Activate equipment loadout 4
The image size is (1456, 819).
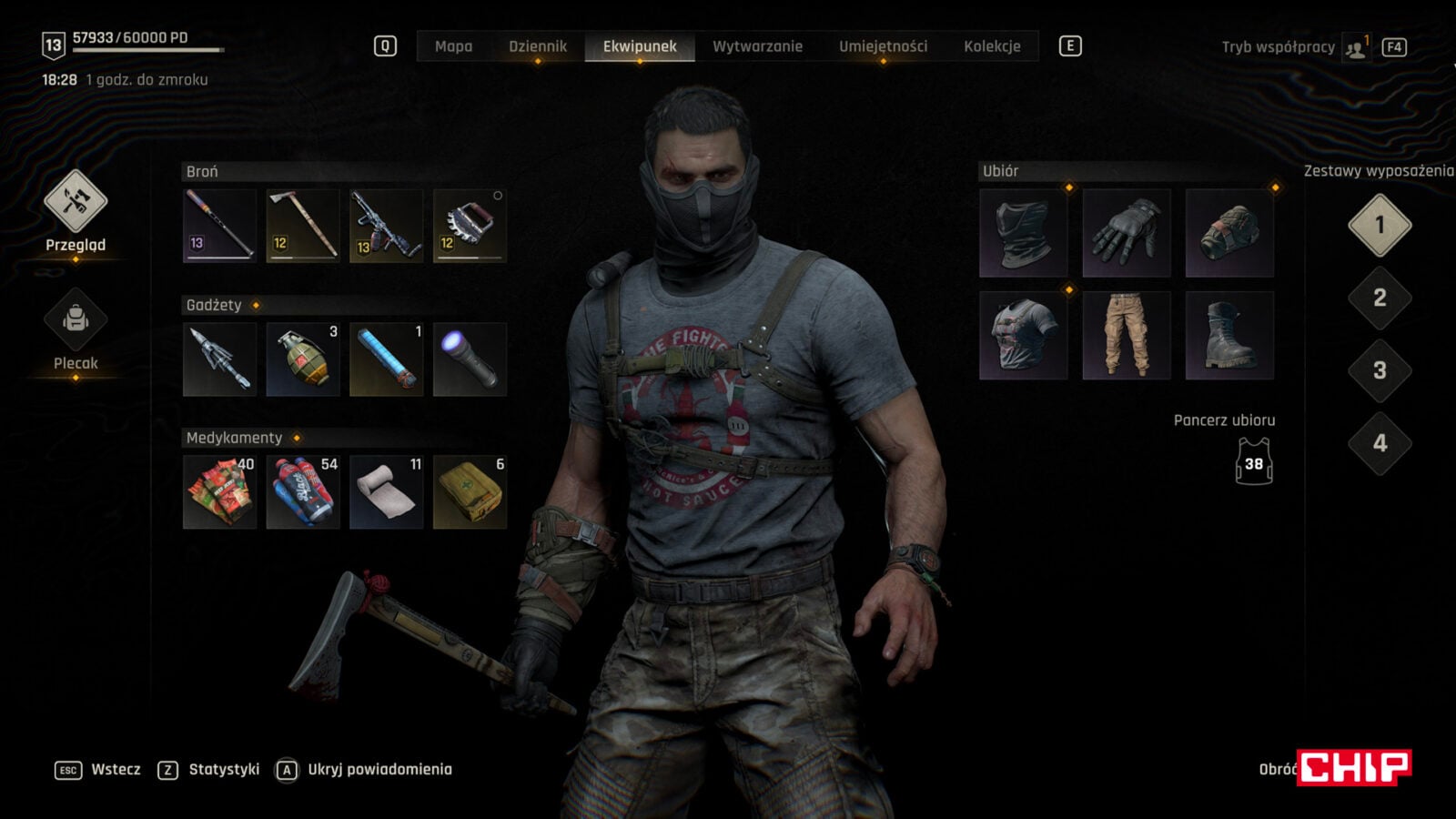(x=1380, y=443)
